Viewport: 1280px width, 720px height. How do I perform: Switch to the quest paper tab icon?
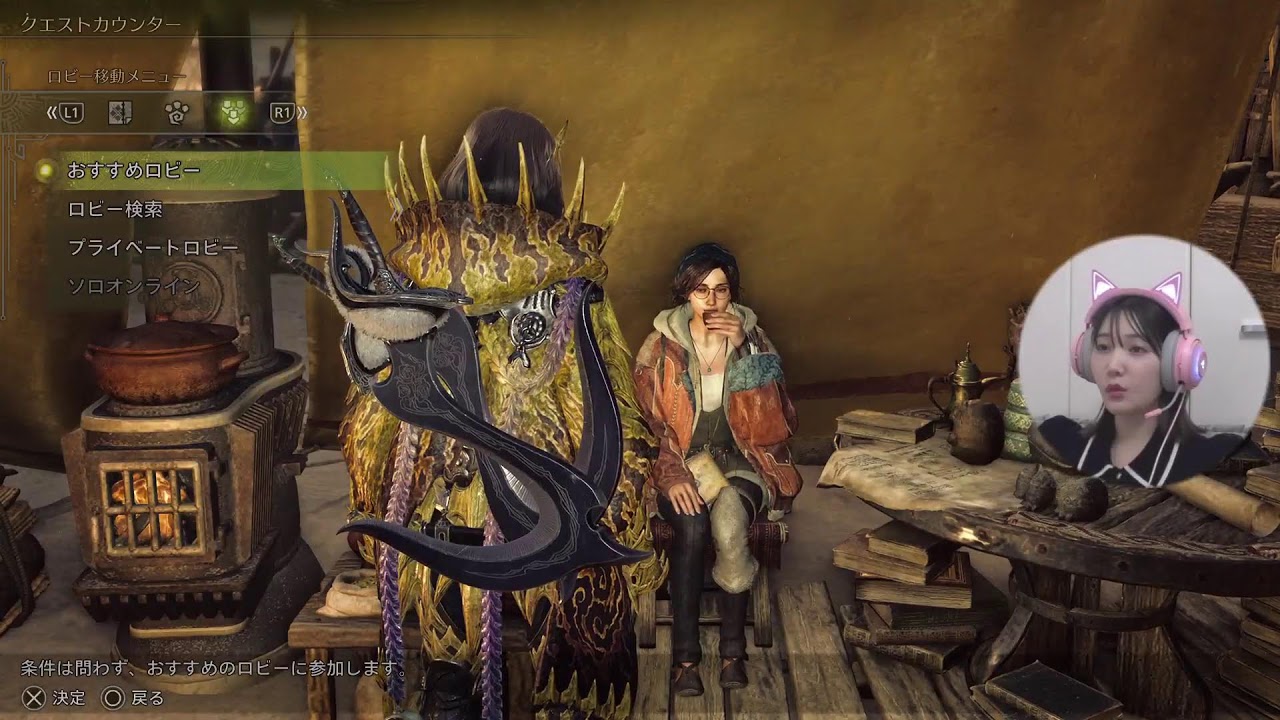tap(121, 113)
